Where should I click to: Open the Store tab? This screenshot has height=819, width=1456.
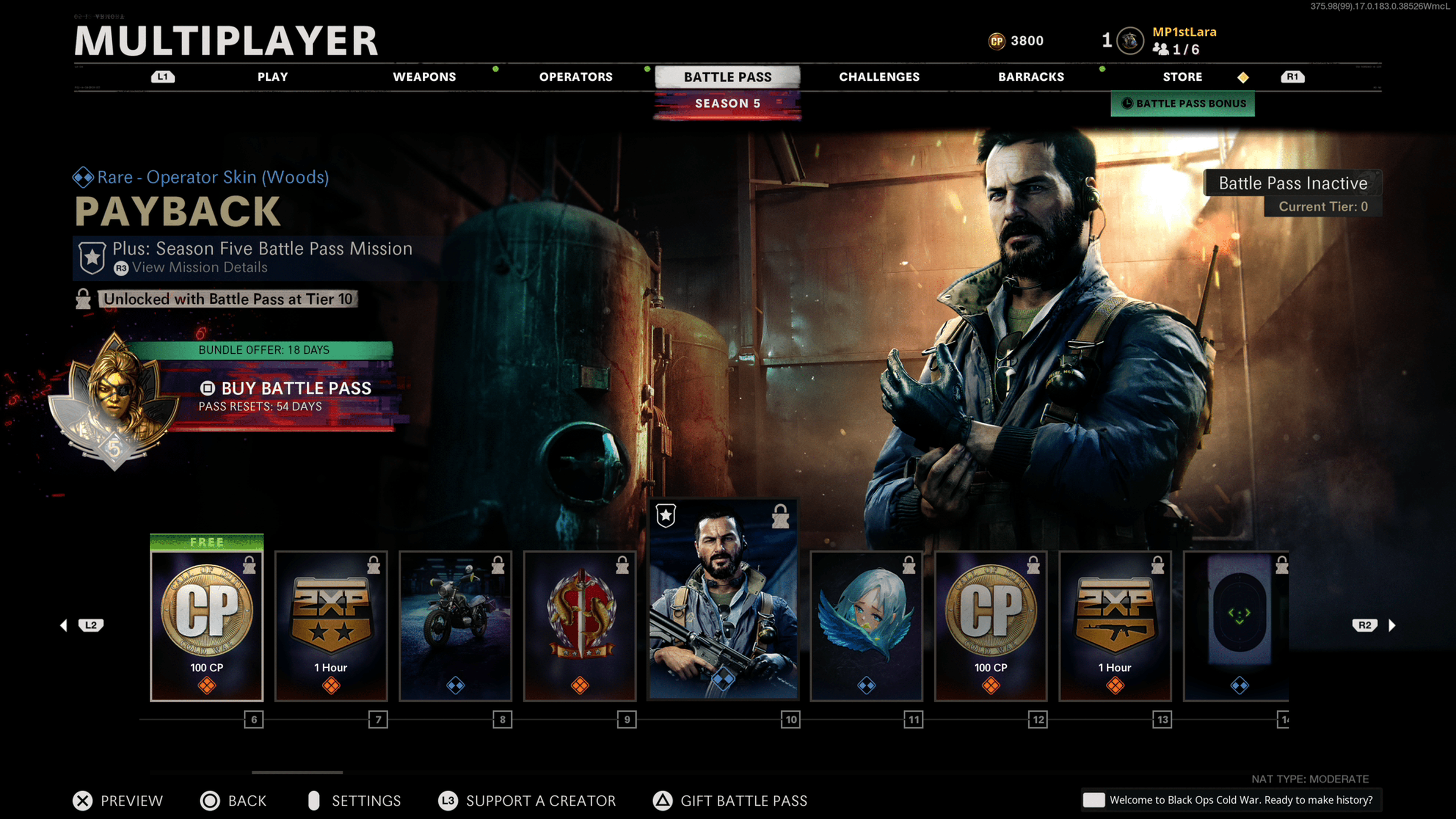click(1182, 77)
